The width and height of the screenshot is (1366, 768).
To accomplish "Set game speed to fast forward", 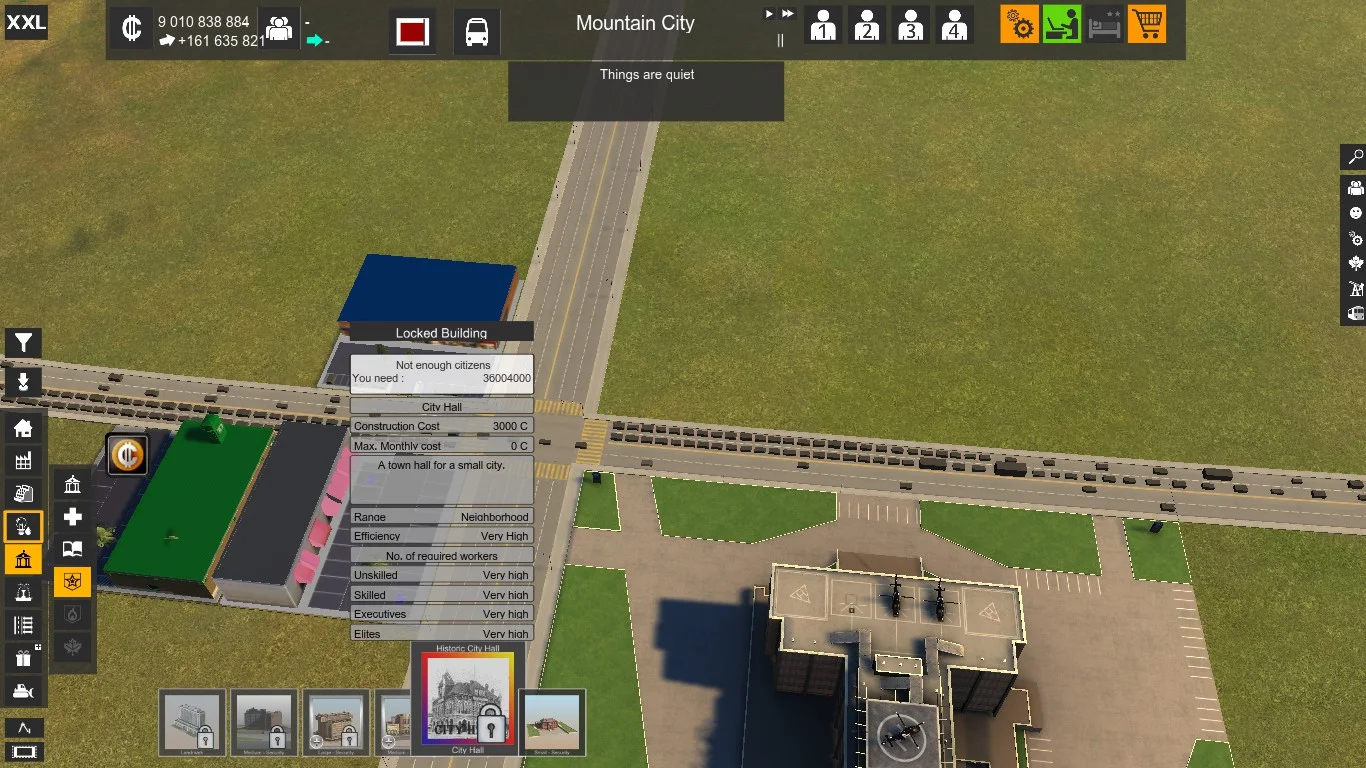I will click(788, 14).
